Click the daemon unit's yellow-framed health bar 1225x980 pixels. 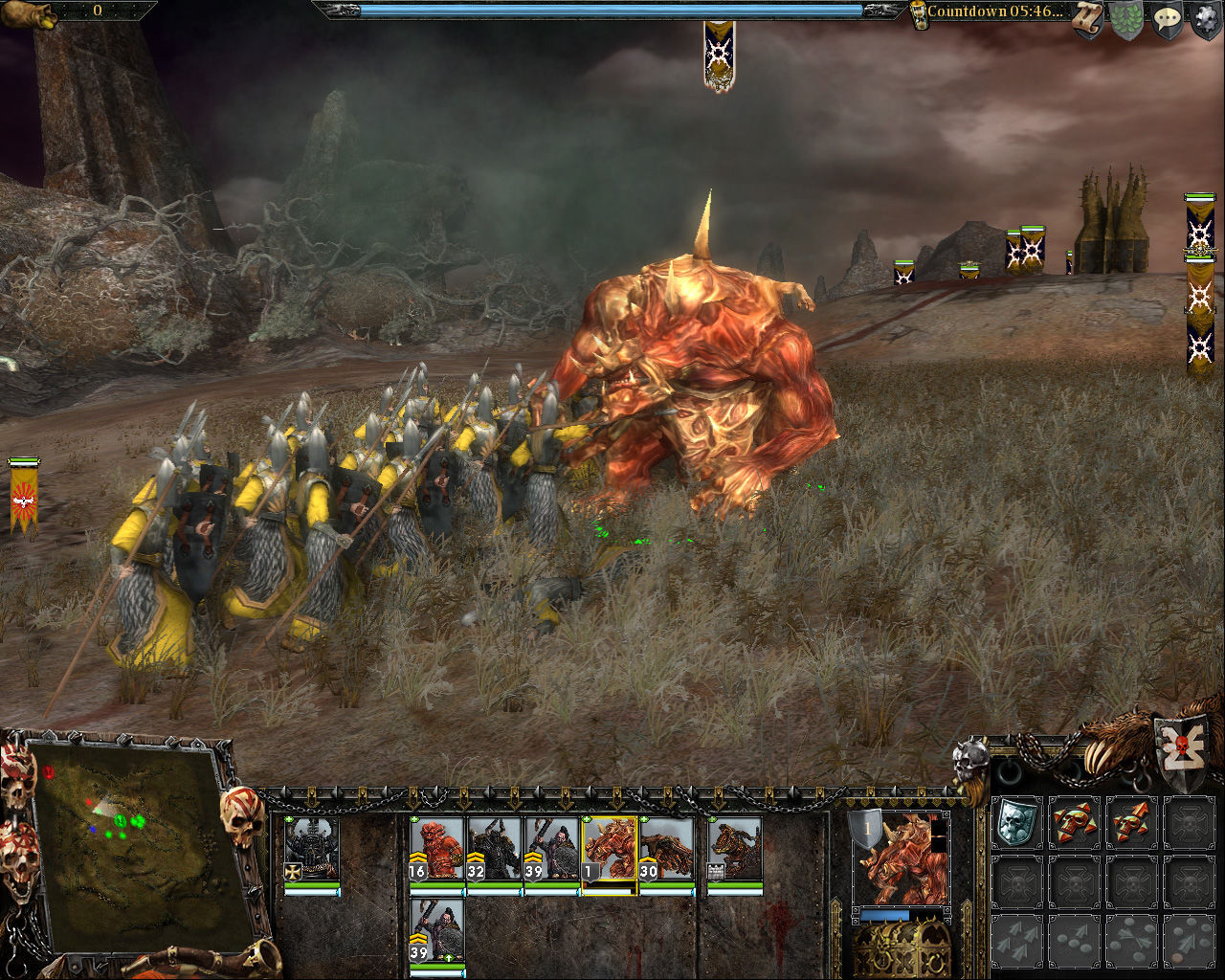tap(610, 888)
